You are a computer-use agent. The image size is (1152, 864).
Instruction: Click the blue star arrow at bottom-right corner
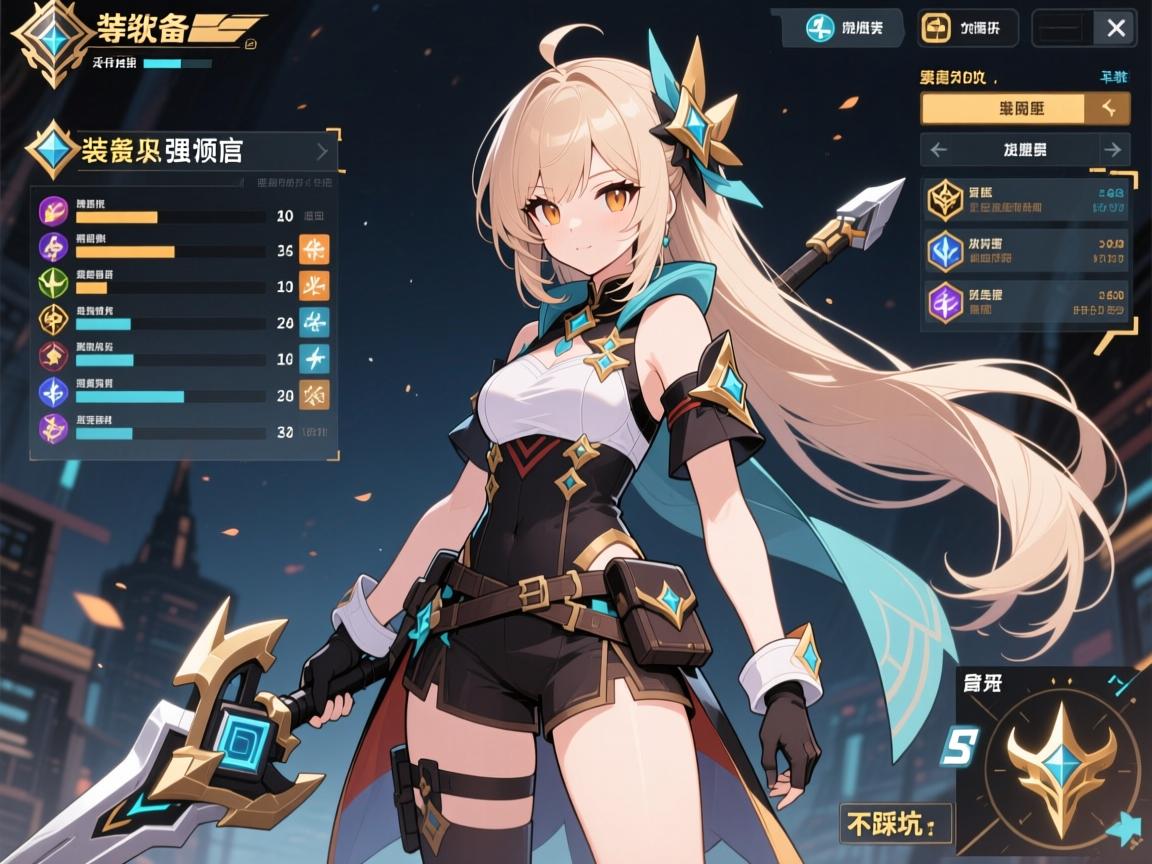[1124, 828]
